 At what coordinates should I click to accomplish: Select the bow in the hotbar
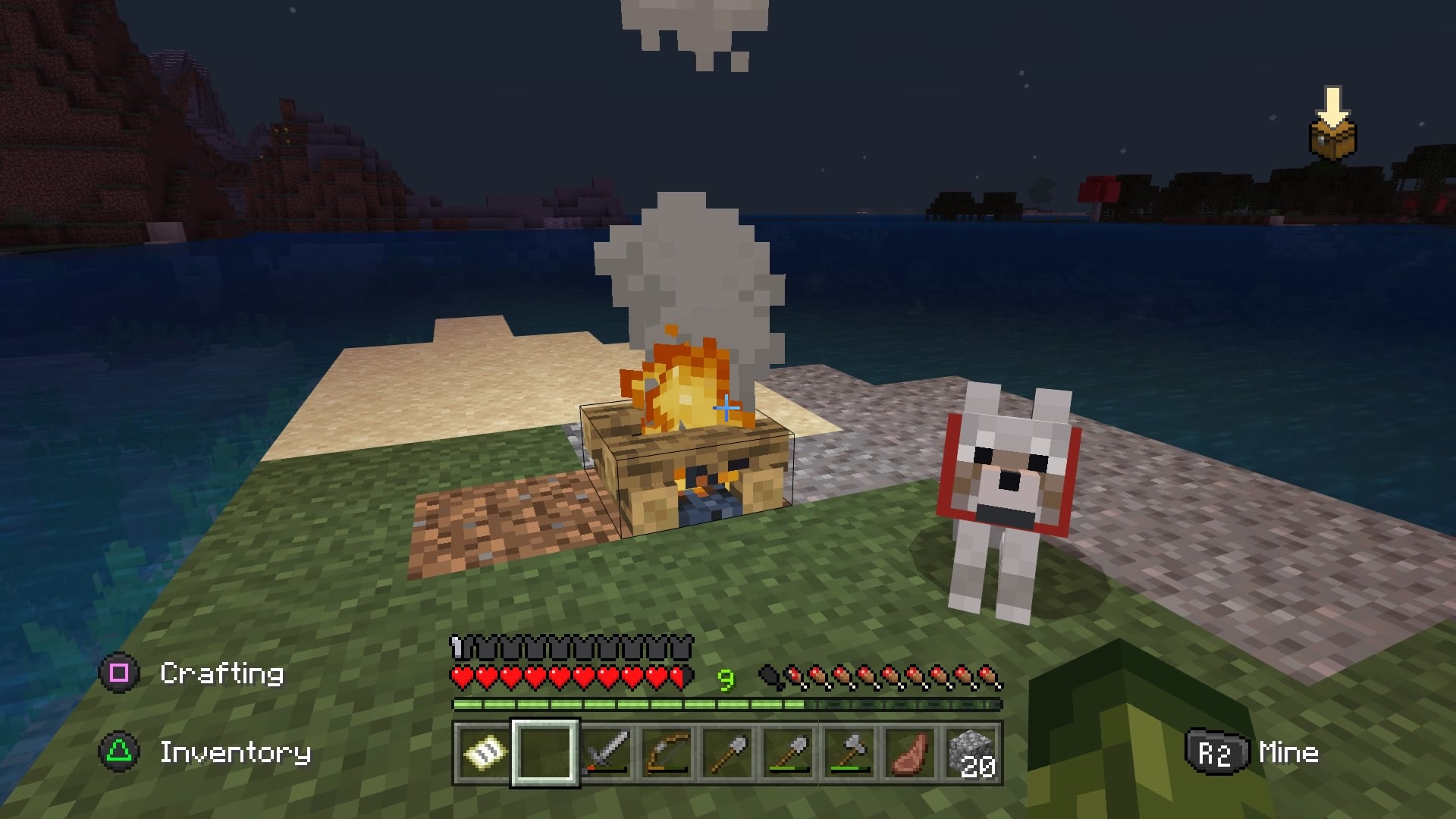(667, 755)
